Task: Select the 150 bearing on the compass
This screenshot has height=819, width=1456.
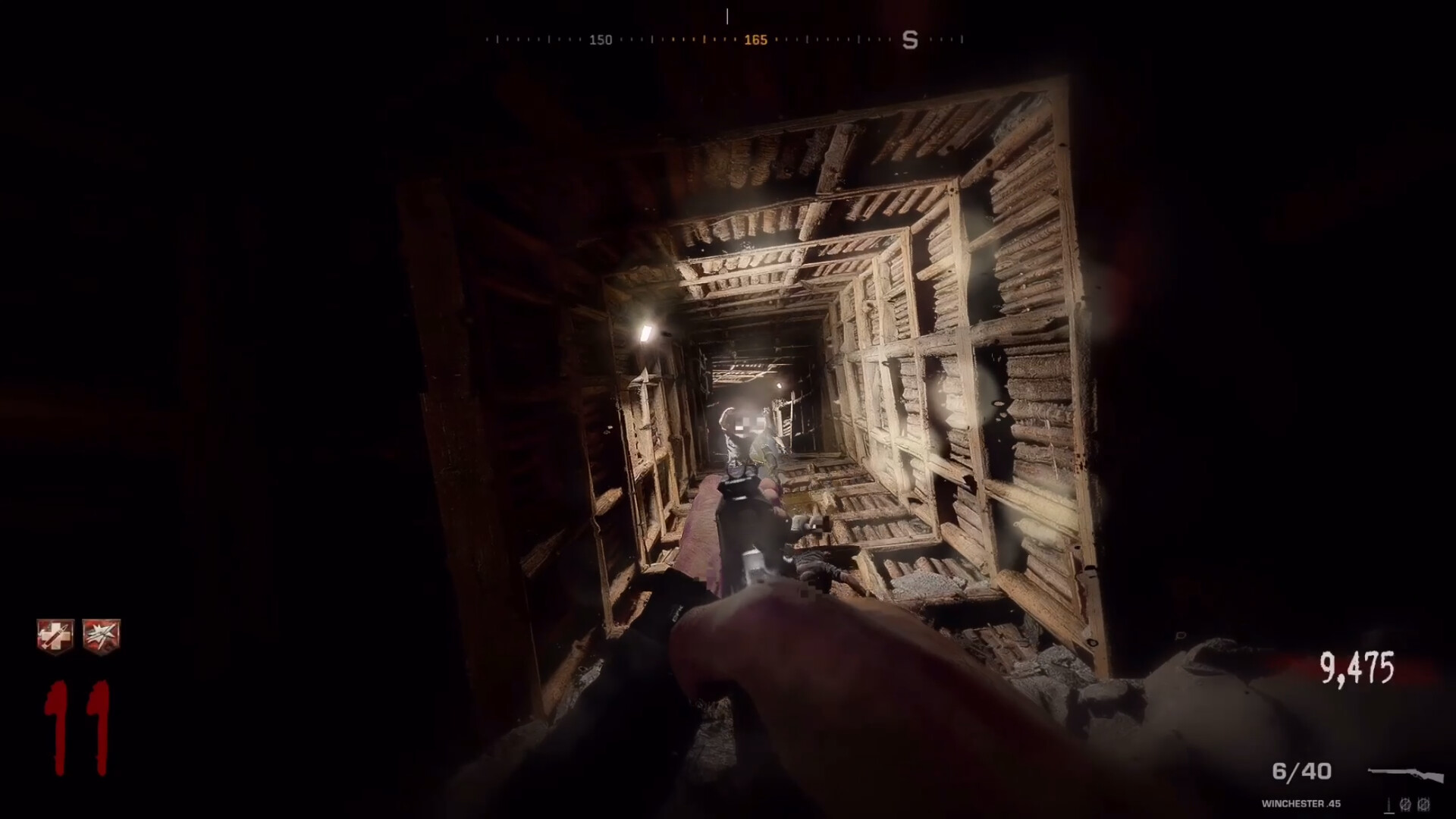Action: coord(601,39)
